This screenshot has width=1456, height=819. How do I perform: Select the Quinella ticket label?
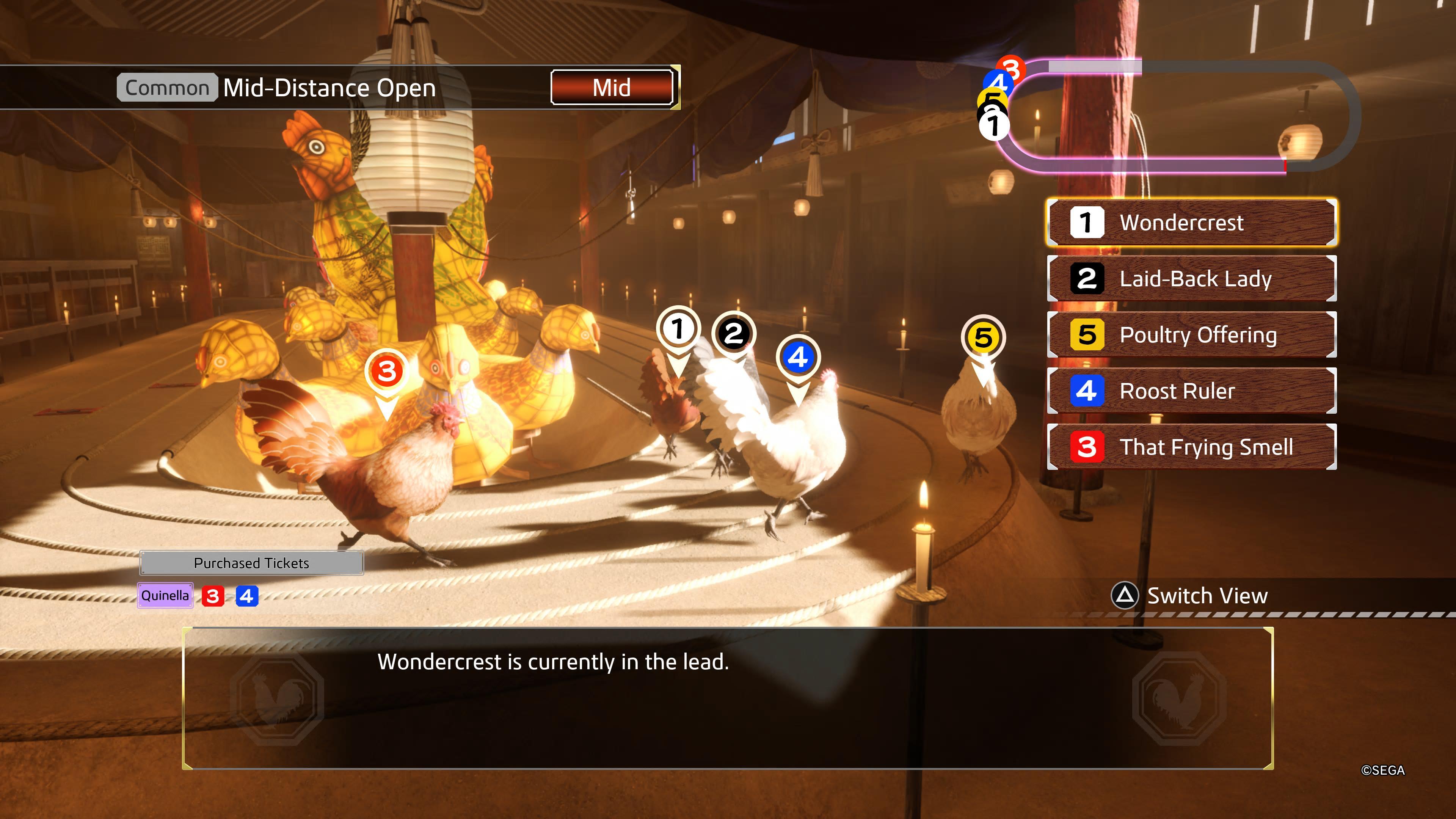pyautogui.click(x=165, y=596)
